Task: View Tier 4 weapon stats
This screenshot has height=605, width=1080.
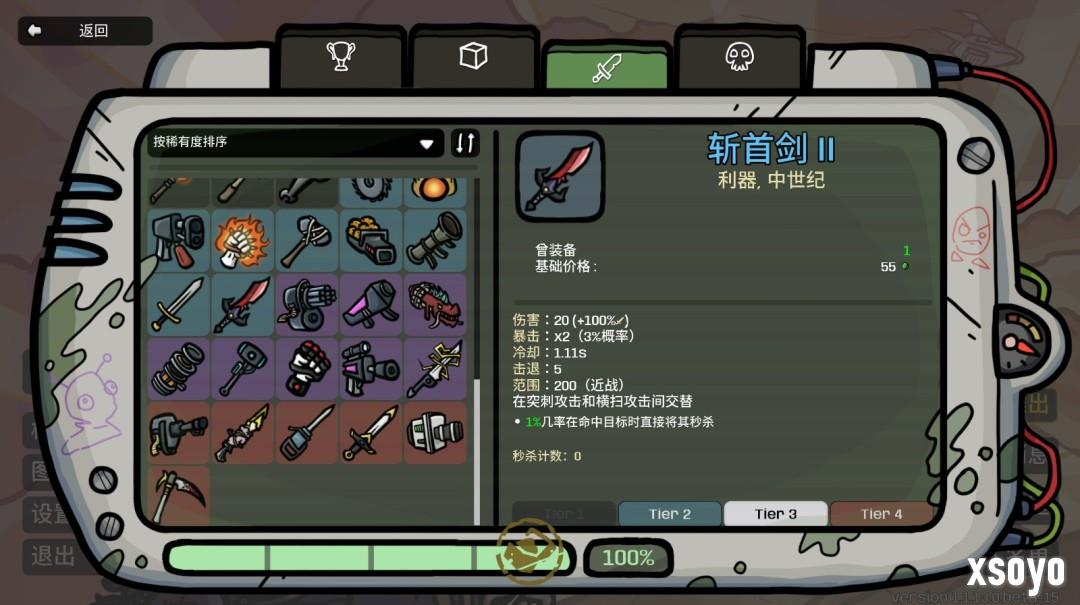Action: click(881, 514)
